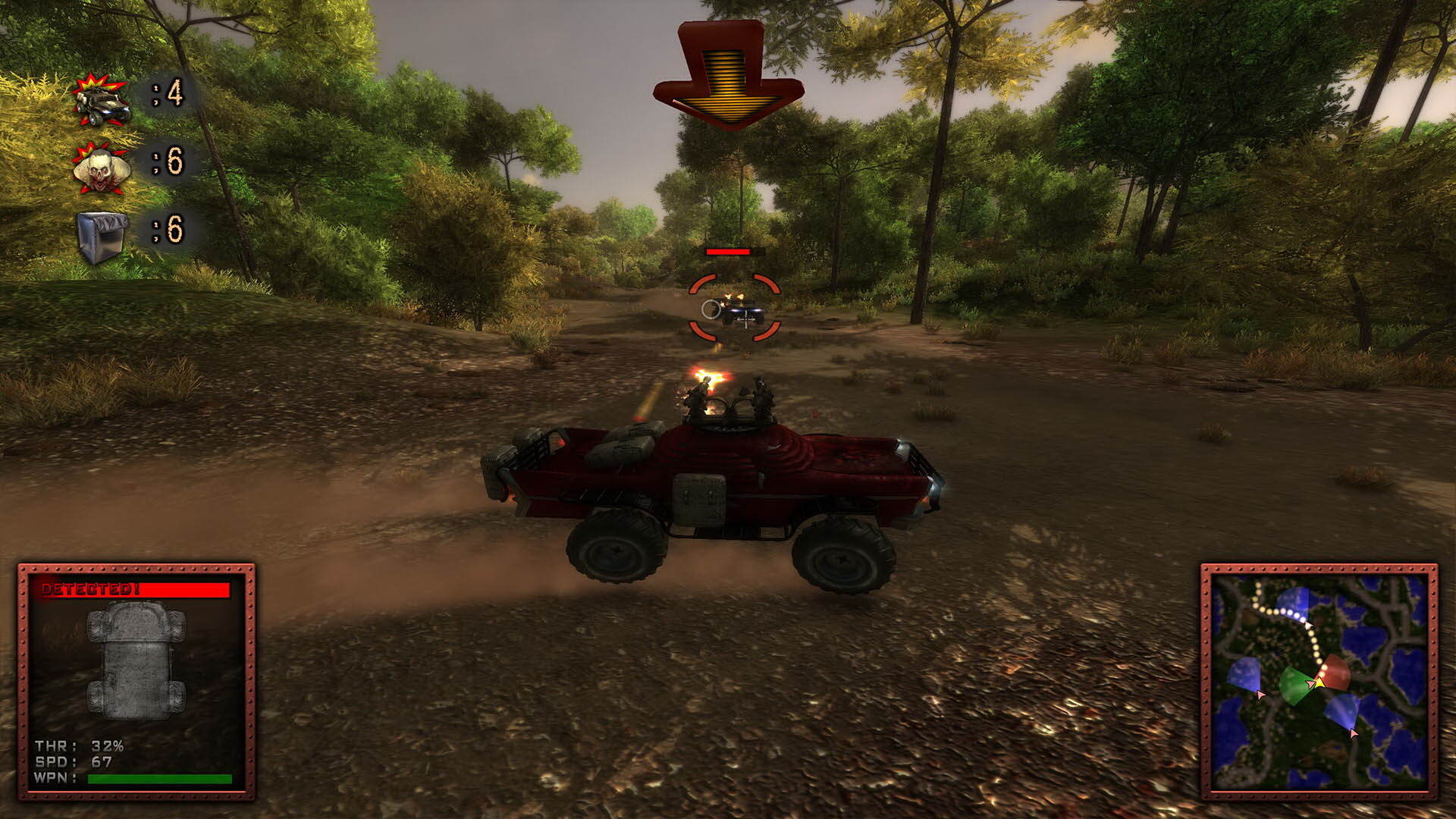The image size is (1456, 819).
Task: Click the crosshair circle on the enemy vehicle
Action: (711, 309)
